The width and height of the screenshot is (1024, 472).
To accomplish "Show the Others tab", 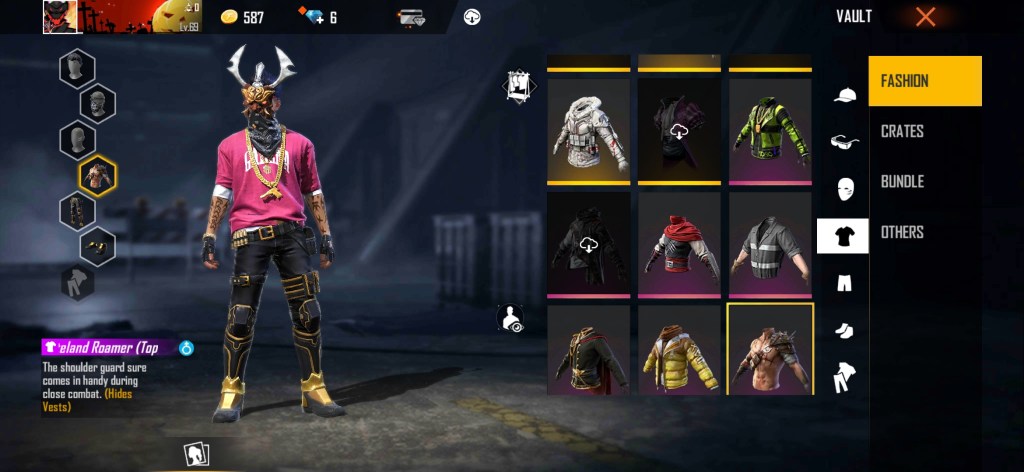I will (x=902, y=232).
